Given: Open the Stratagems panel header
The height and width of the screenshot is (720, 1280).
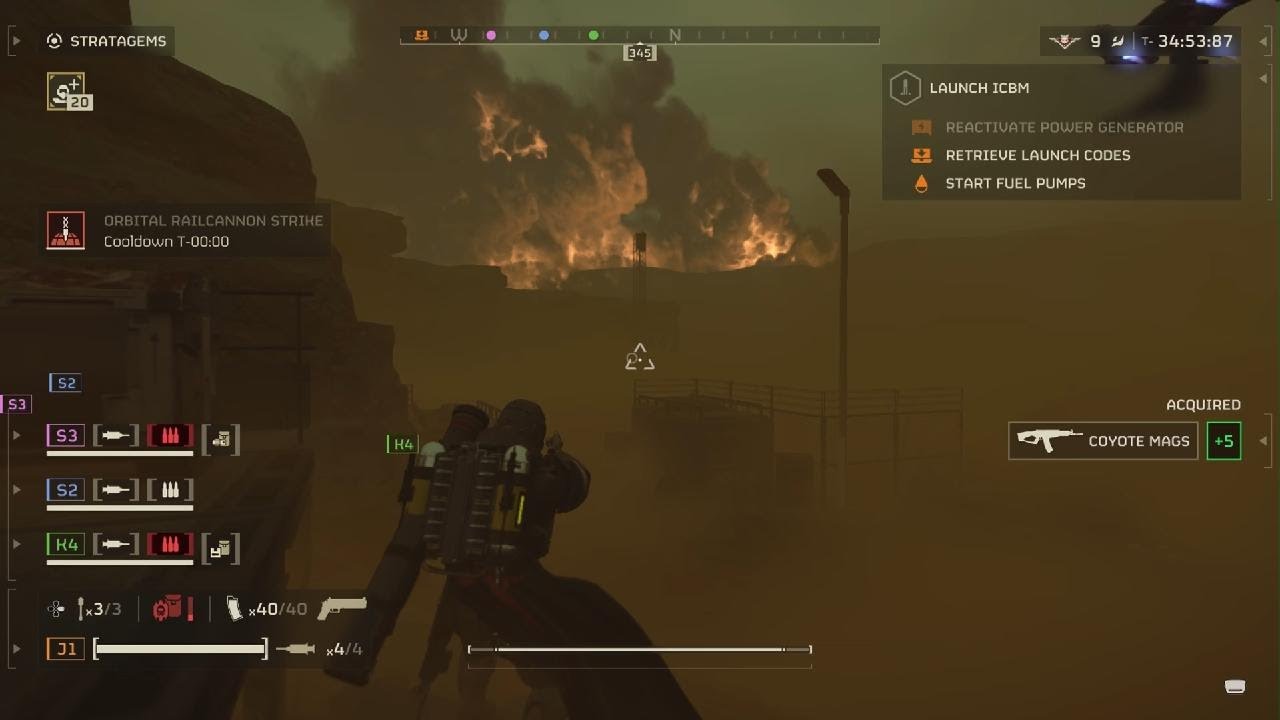Looking at the screenshot, I should pyautogui.click(x=109, y=41).
